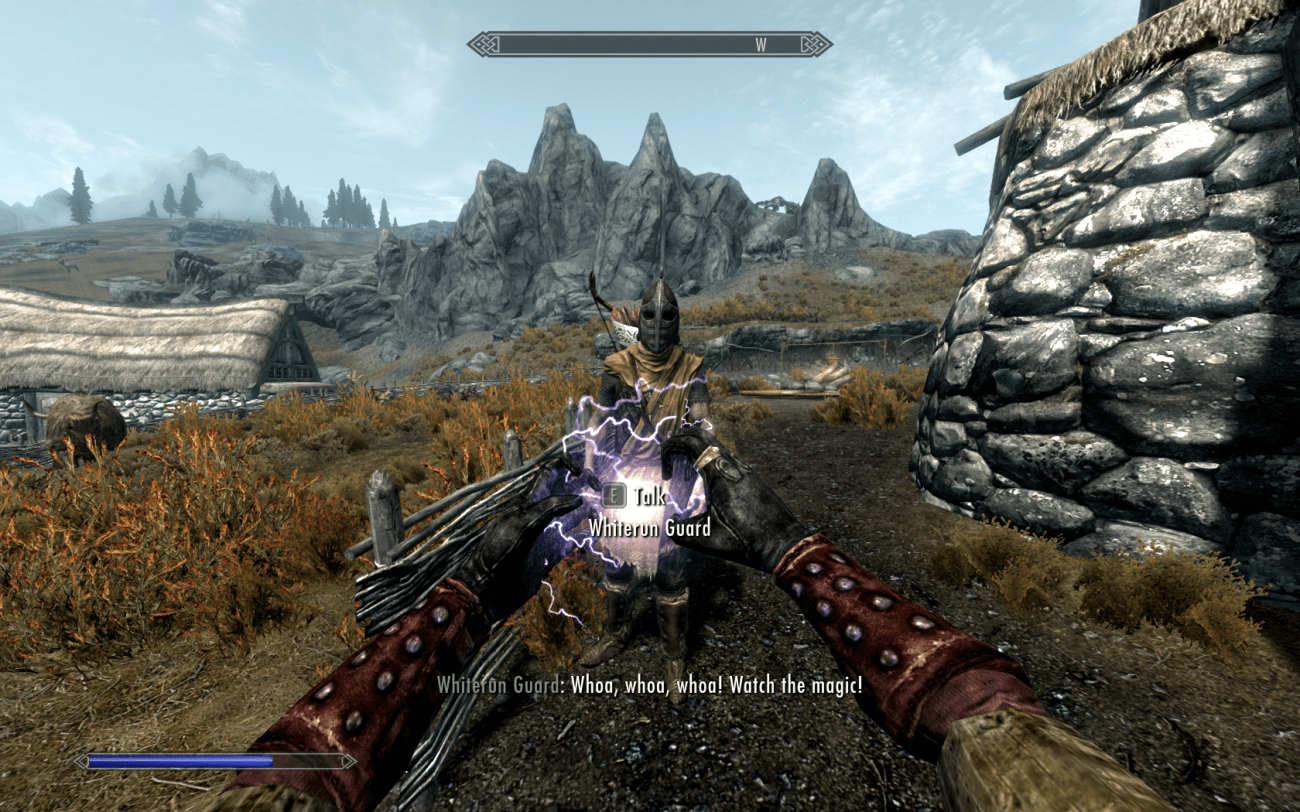Click the compass bar at the top

coord(650,44)
